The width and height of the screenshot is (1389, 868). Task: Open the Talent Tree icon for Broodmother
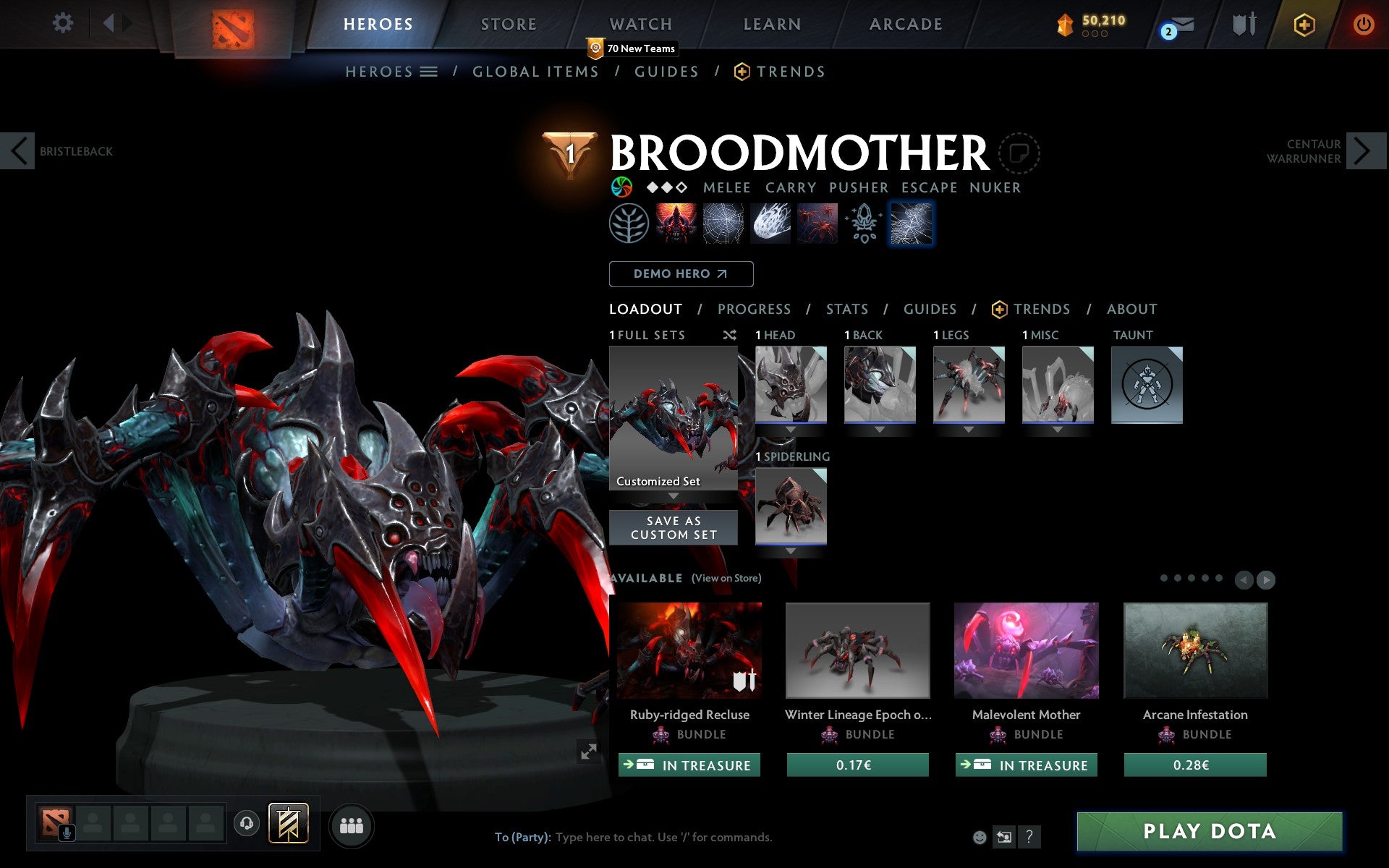point(629,223)
